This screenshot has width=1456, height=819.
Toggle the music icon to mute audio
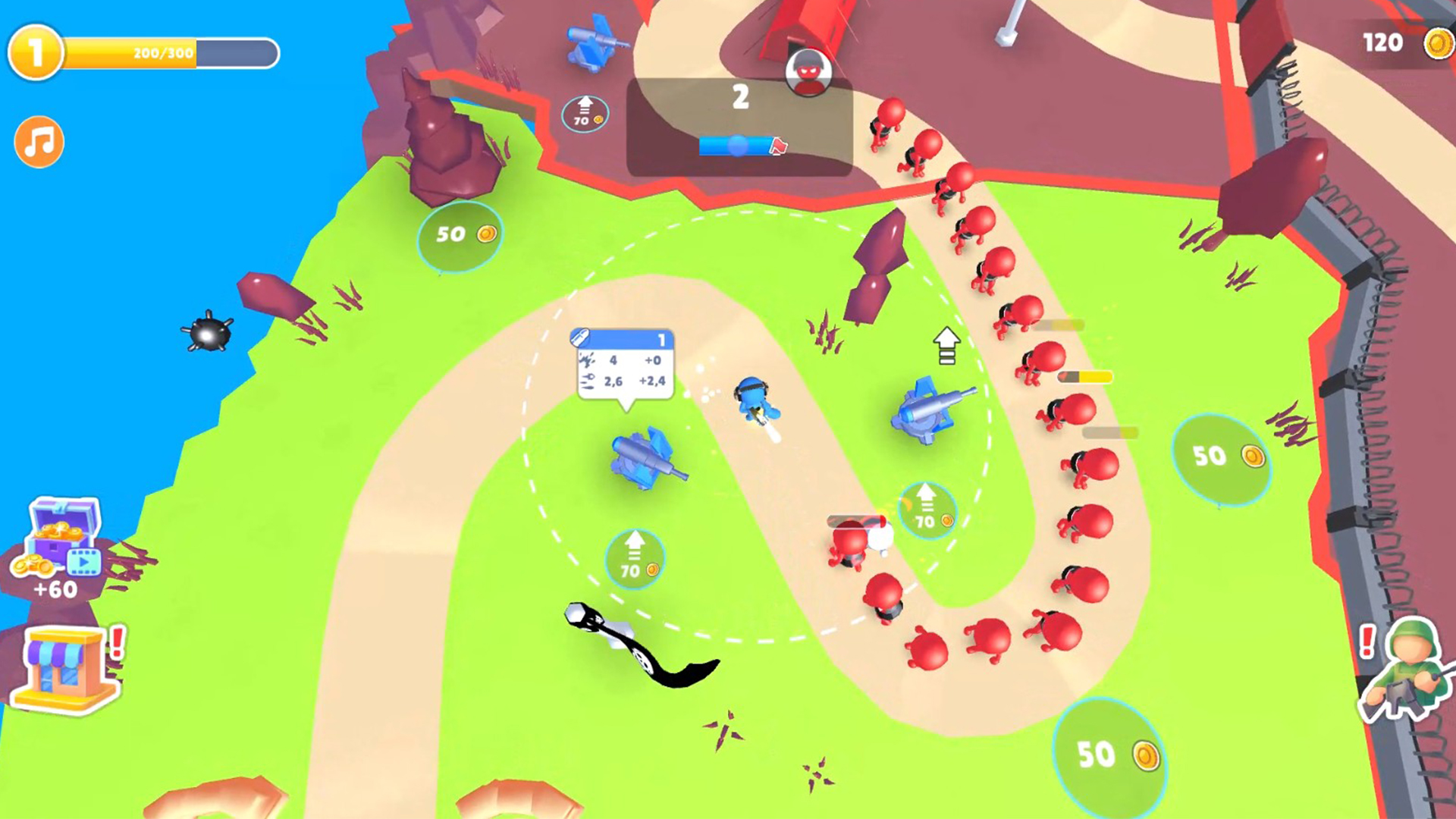coord(38,142)
